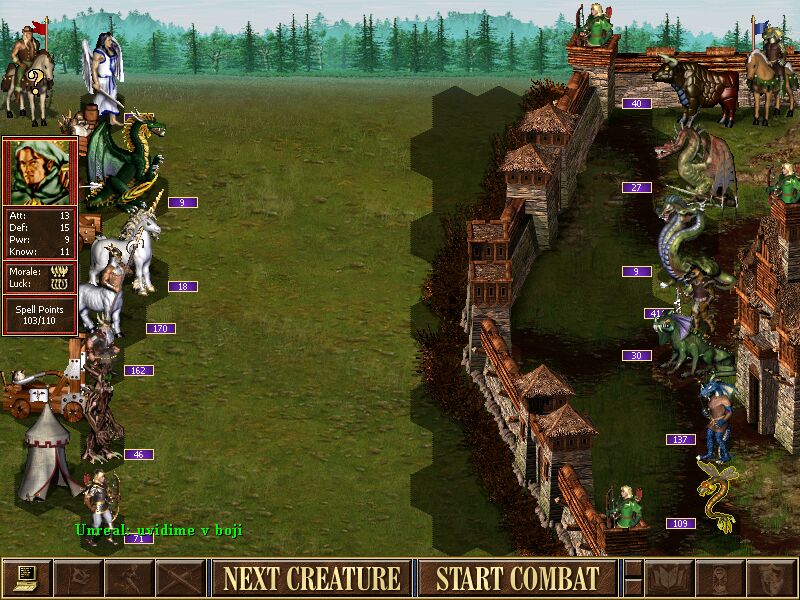Screen dimensions: 800x600
Task: Choose the retreat running-figure button
Action: tap(129, 578)
